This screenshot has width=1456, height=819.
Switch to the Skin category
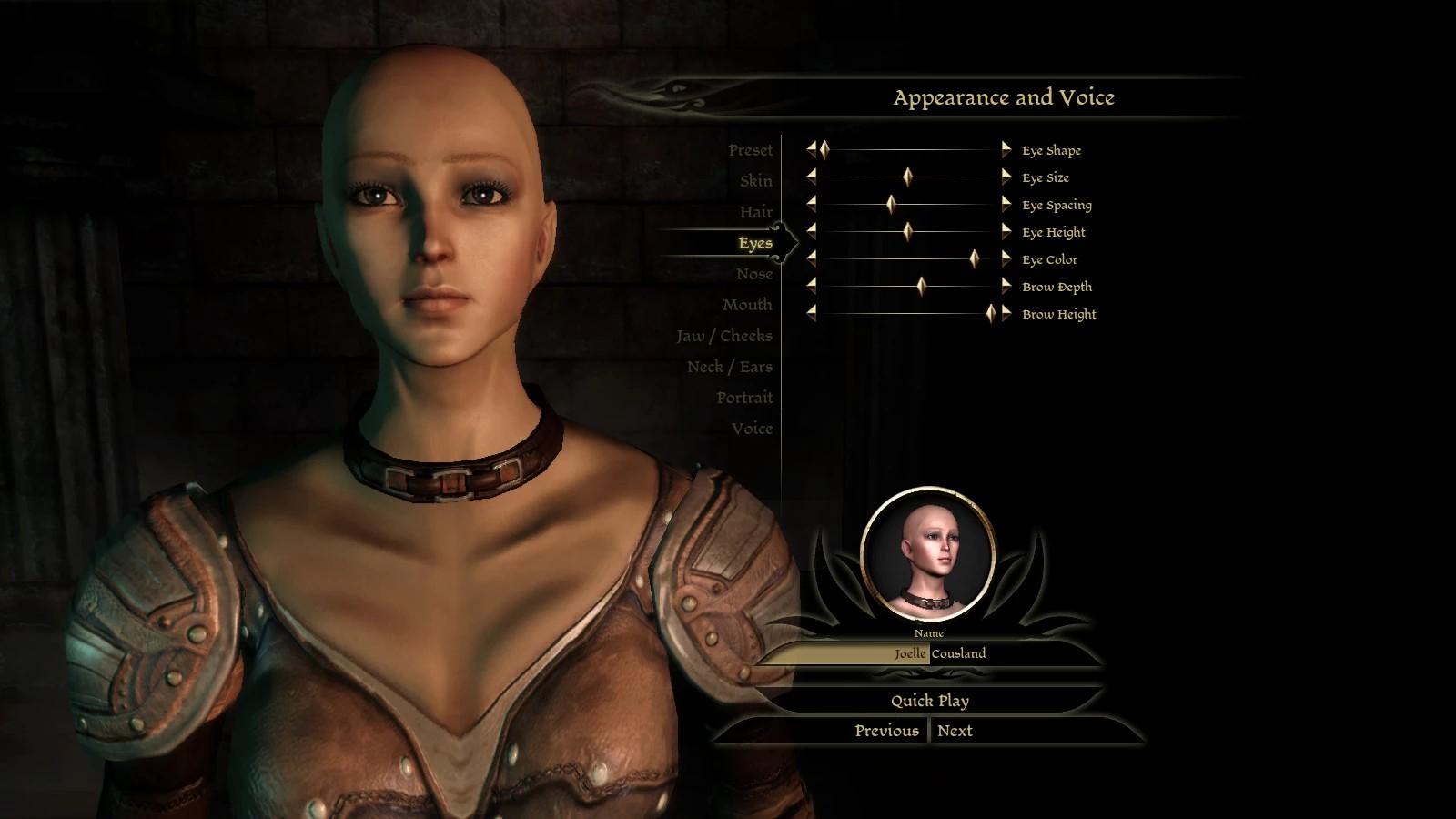click(755, 181)
